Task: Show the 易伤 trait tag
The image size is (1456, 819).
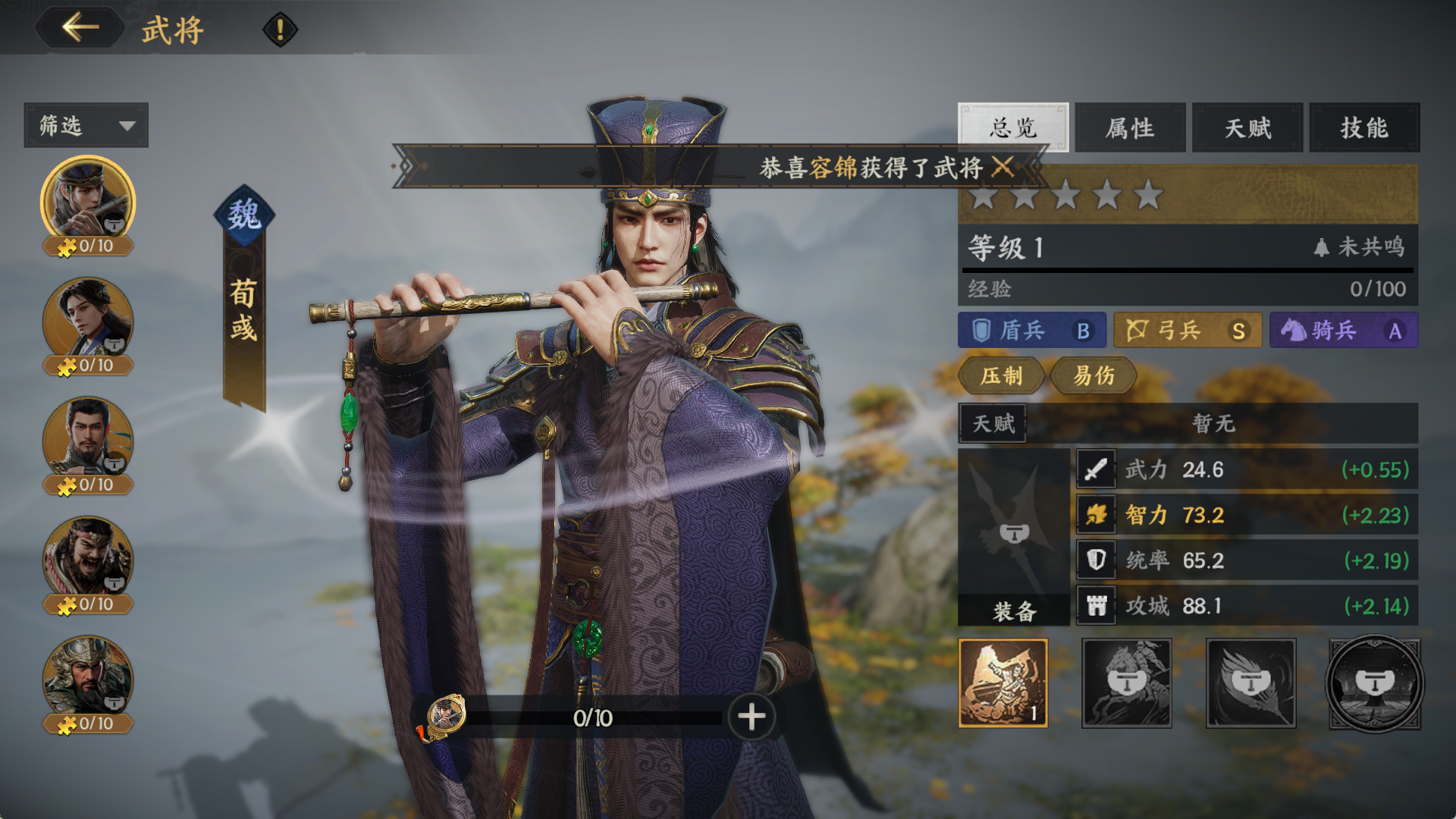Action: pos(1094,375)
